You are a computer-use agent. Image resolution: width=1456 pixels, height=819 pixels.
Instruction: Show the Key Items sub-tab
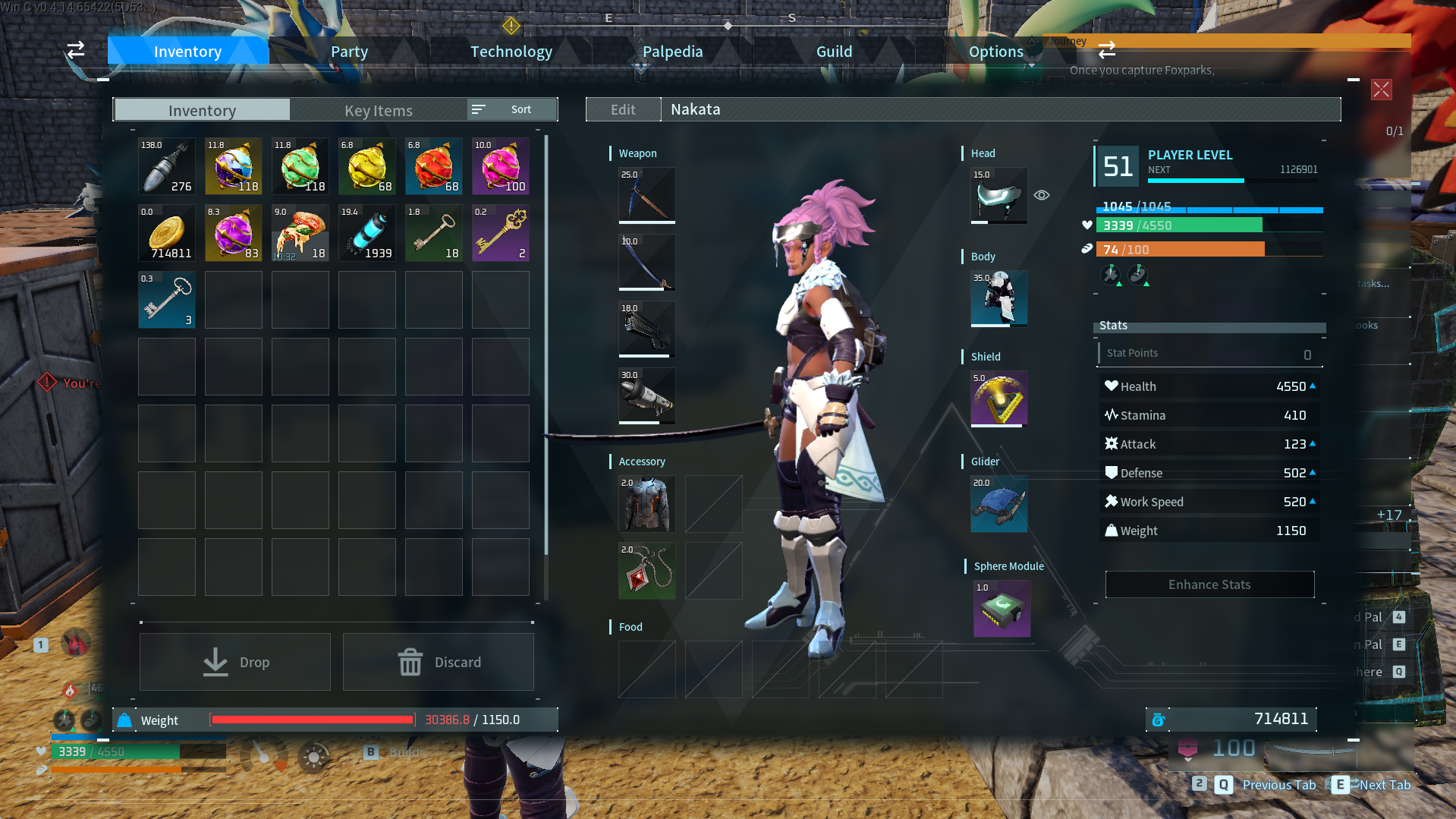(x=378, y=110)
